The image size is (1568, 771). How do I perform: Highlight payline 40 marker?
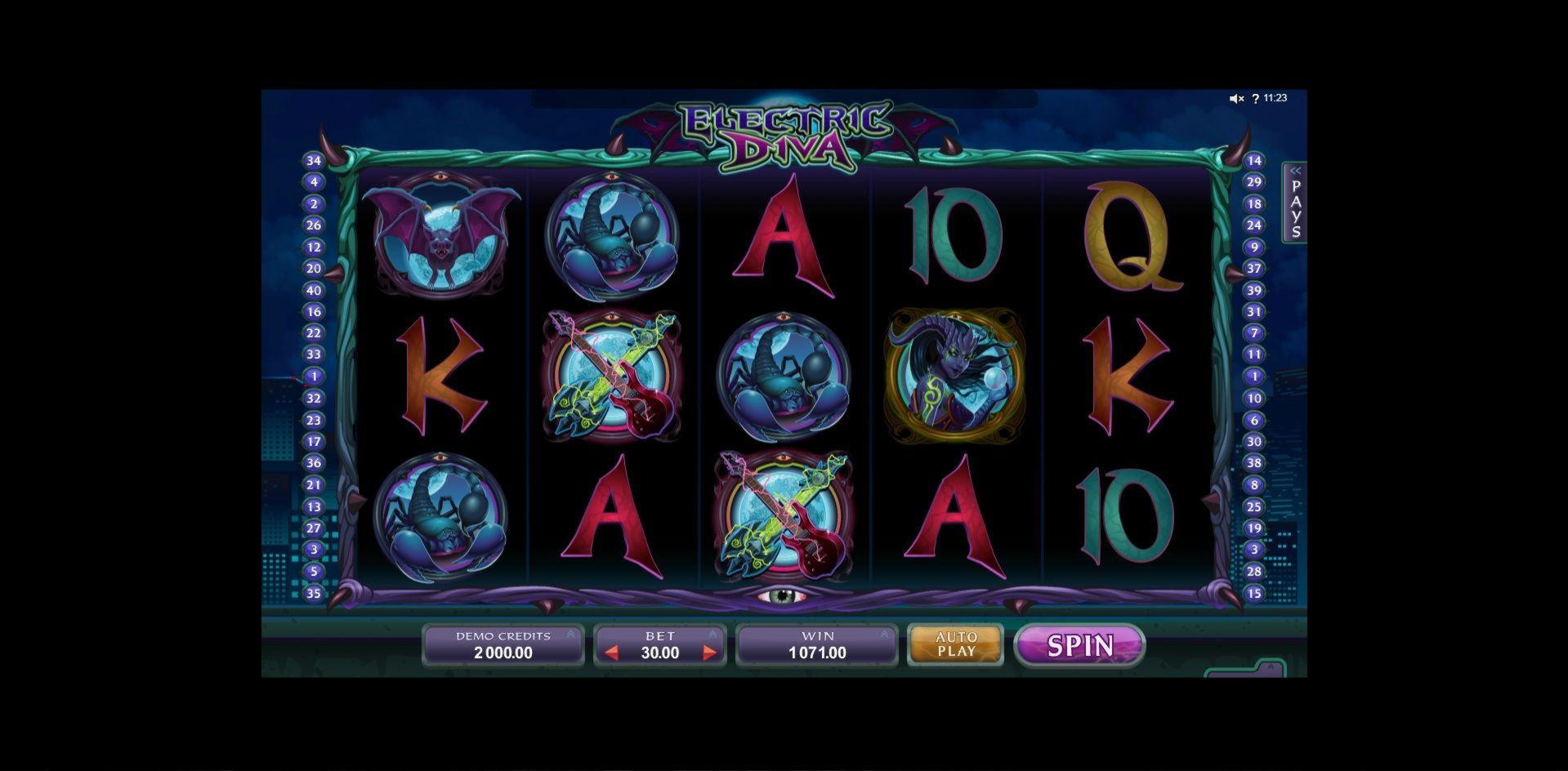tap(314, 290)
